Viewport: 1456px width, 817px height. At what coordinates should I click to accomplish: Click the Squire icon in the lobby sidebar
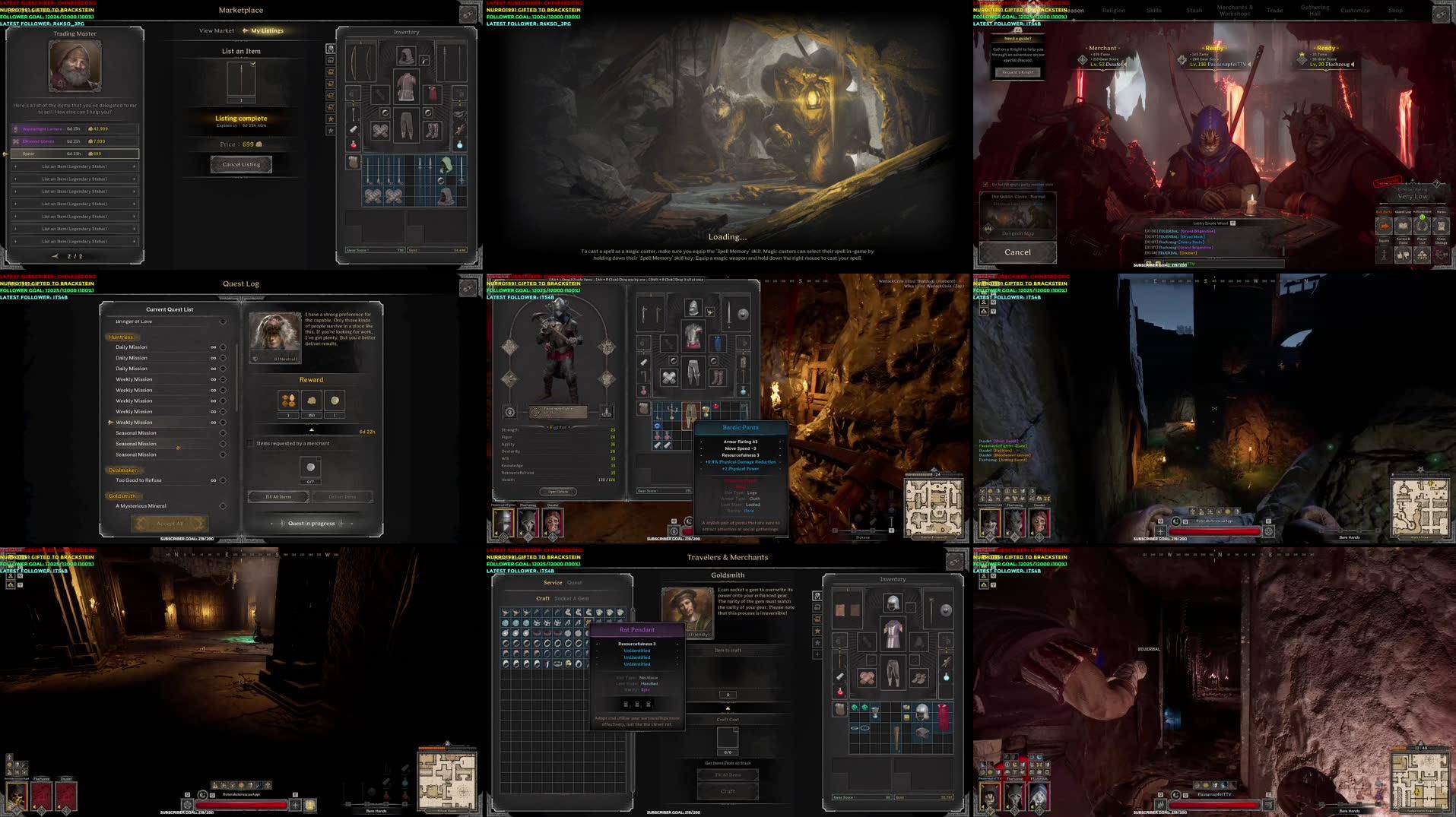tap(1384, 255)
